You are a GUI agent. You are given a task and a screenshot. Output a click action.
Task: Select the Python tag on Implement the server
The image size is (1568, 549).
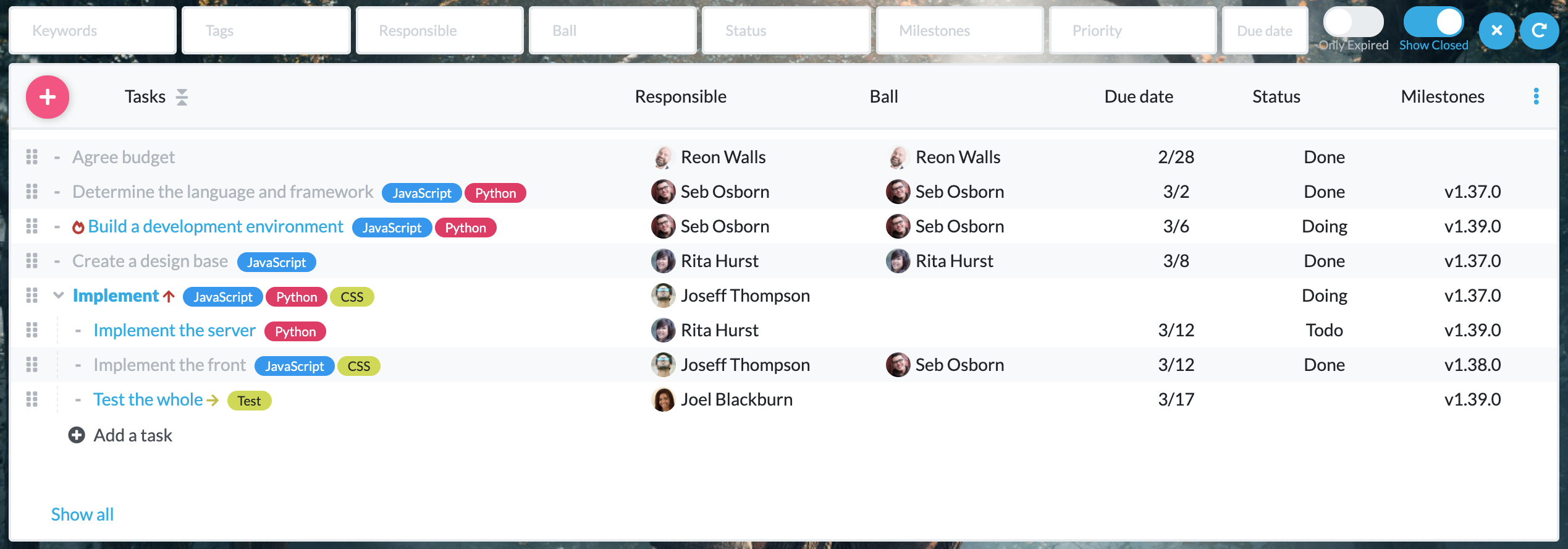pyautogui.click(x=295, y=331)
